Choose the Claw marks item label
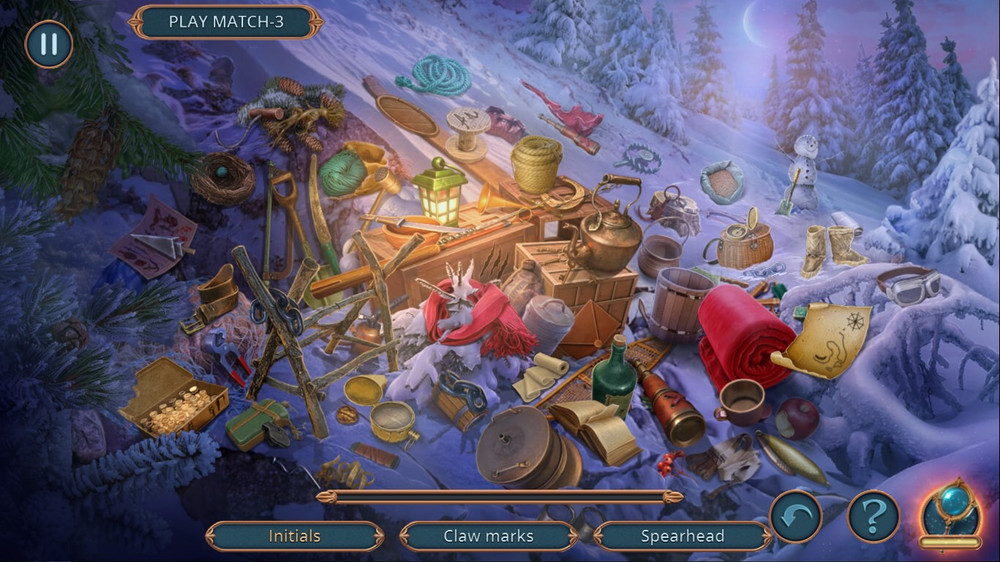The image size is (1000, 562). pyautogui.click(x=489, y=536)
